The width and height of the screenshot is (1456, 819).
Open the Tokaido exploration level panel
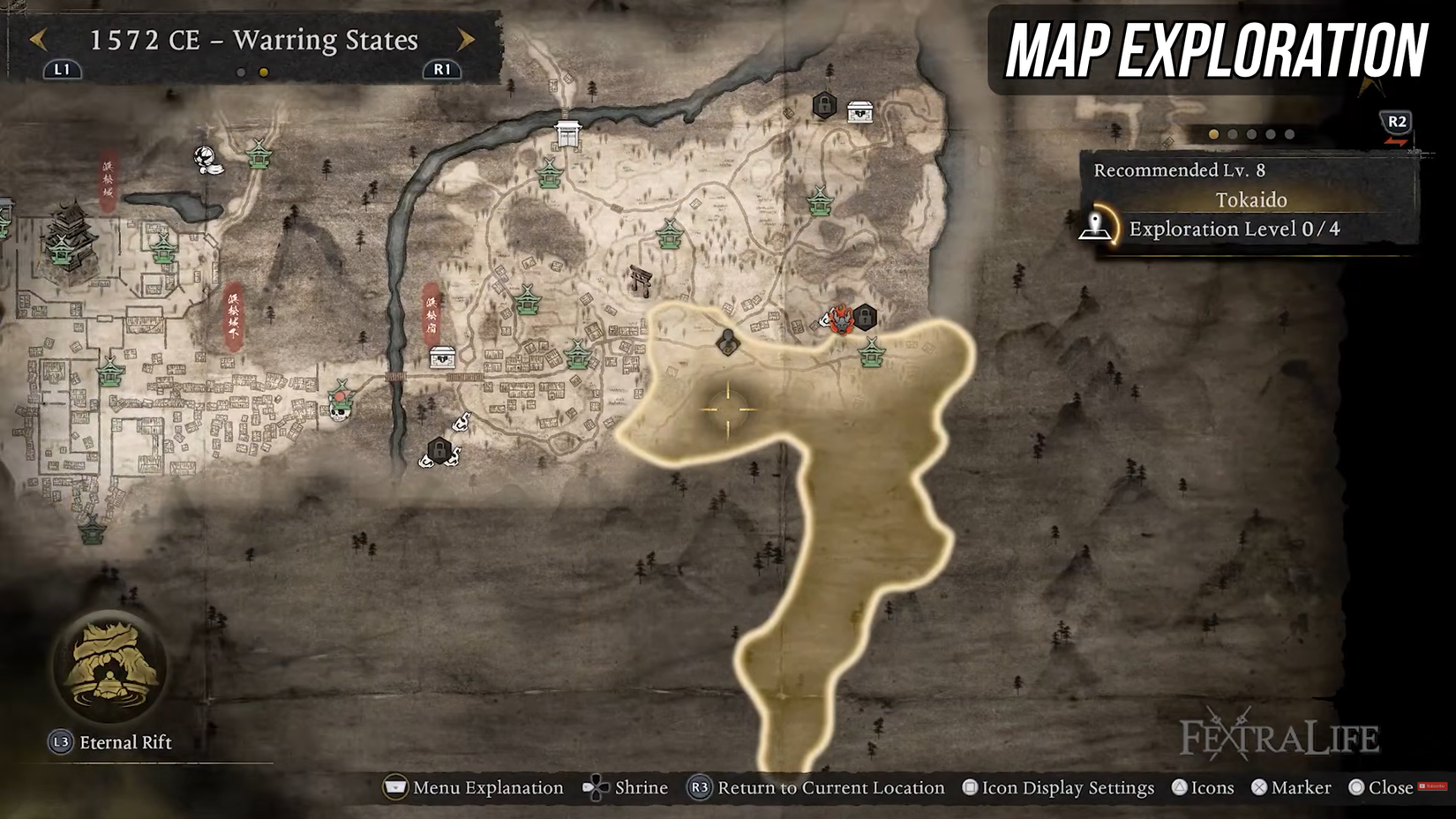1234,229
